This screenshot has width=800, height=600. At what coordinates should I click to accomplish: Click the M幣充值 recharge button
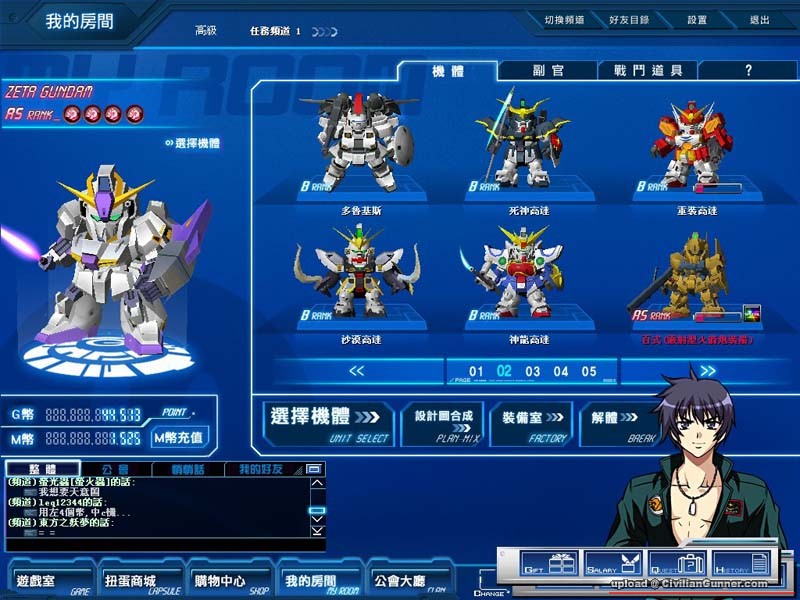[180, 437]
